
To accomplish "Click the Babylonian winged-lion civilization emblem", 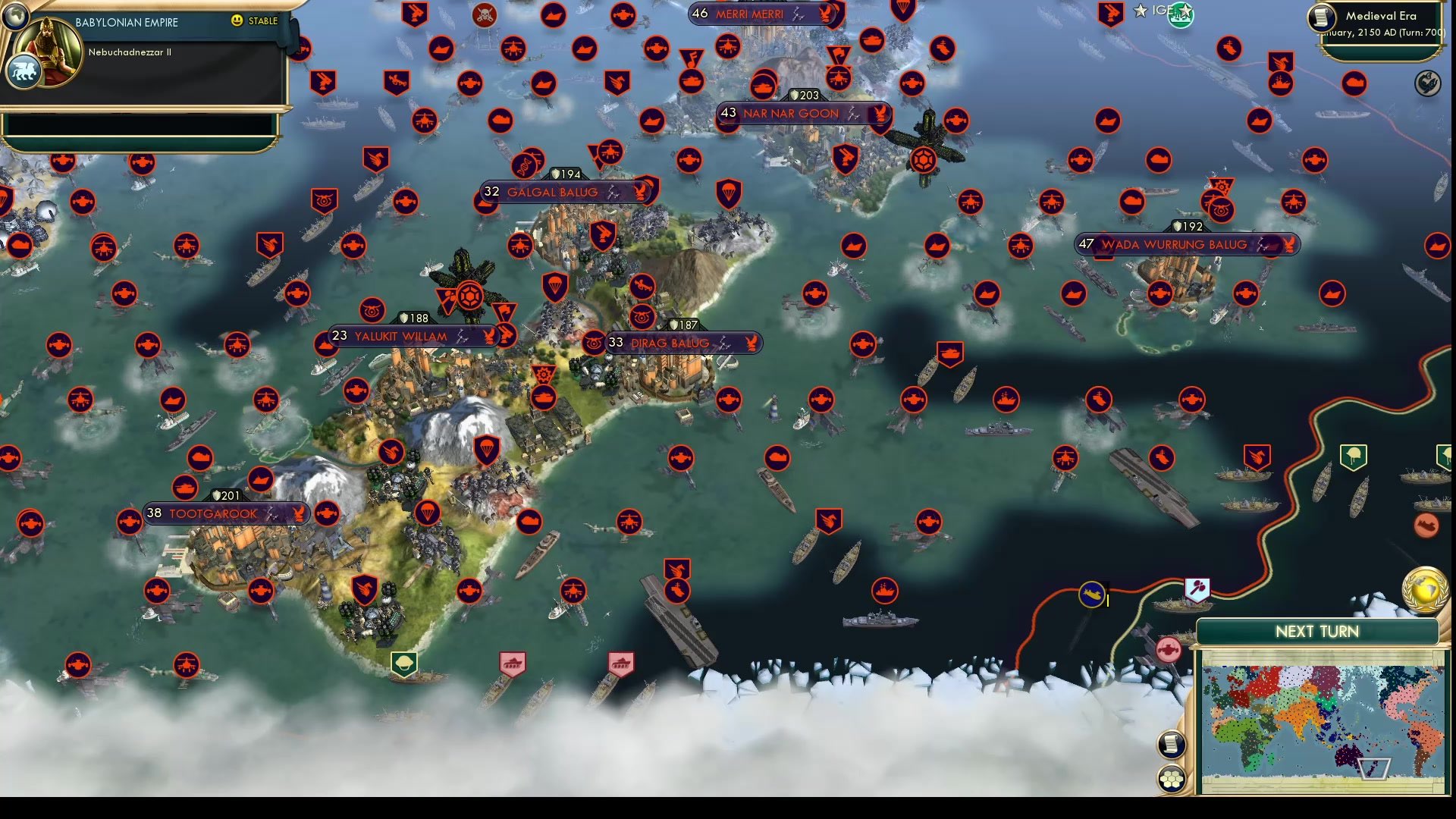I will coord(24,68).
